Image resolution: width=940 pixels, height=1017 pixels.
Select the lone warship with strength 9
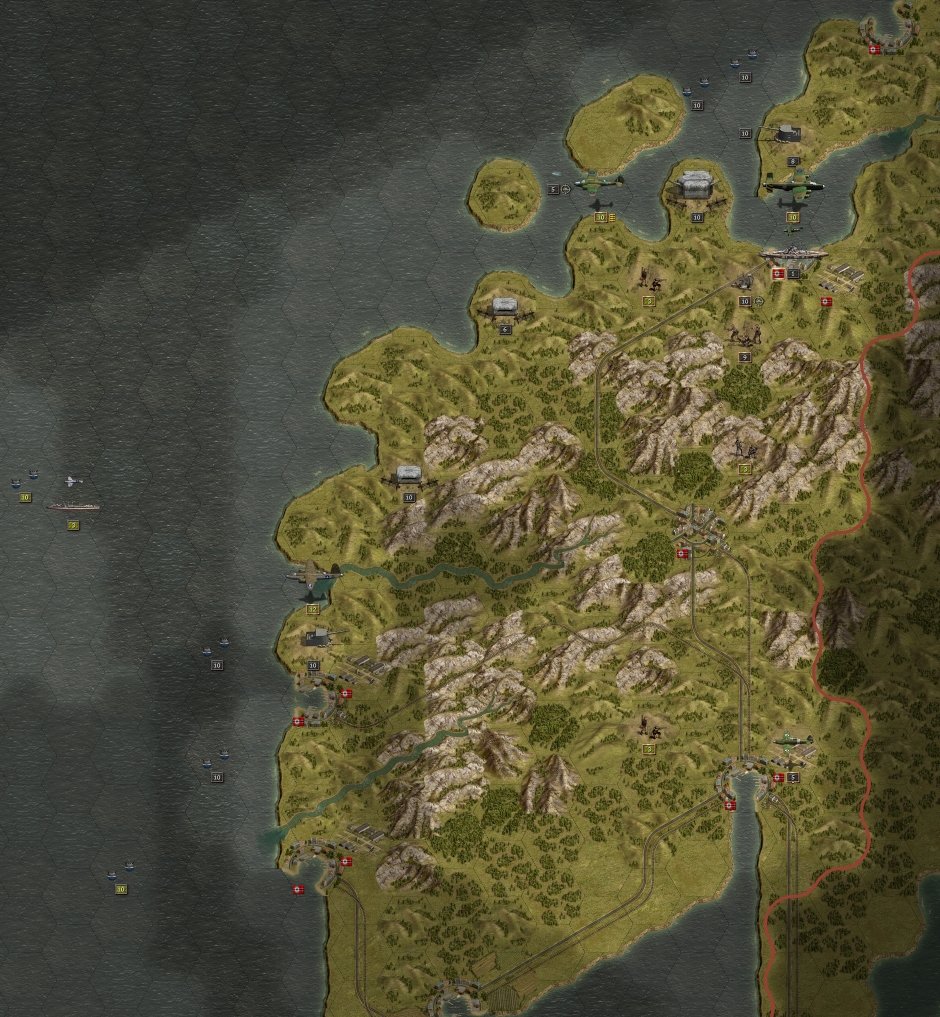pos(74,507)
